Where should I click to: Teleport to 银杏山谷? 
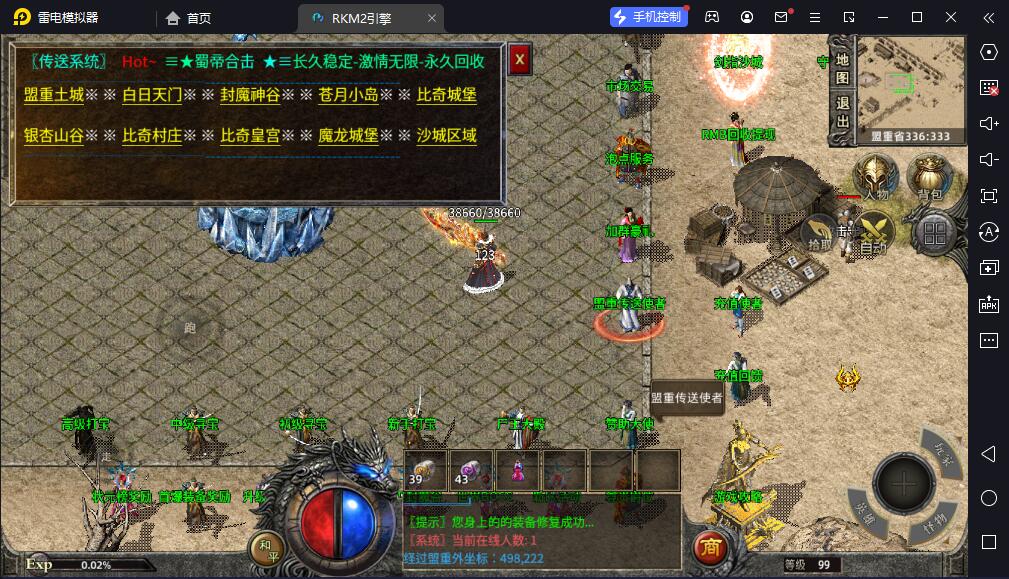click(54, 135)
